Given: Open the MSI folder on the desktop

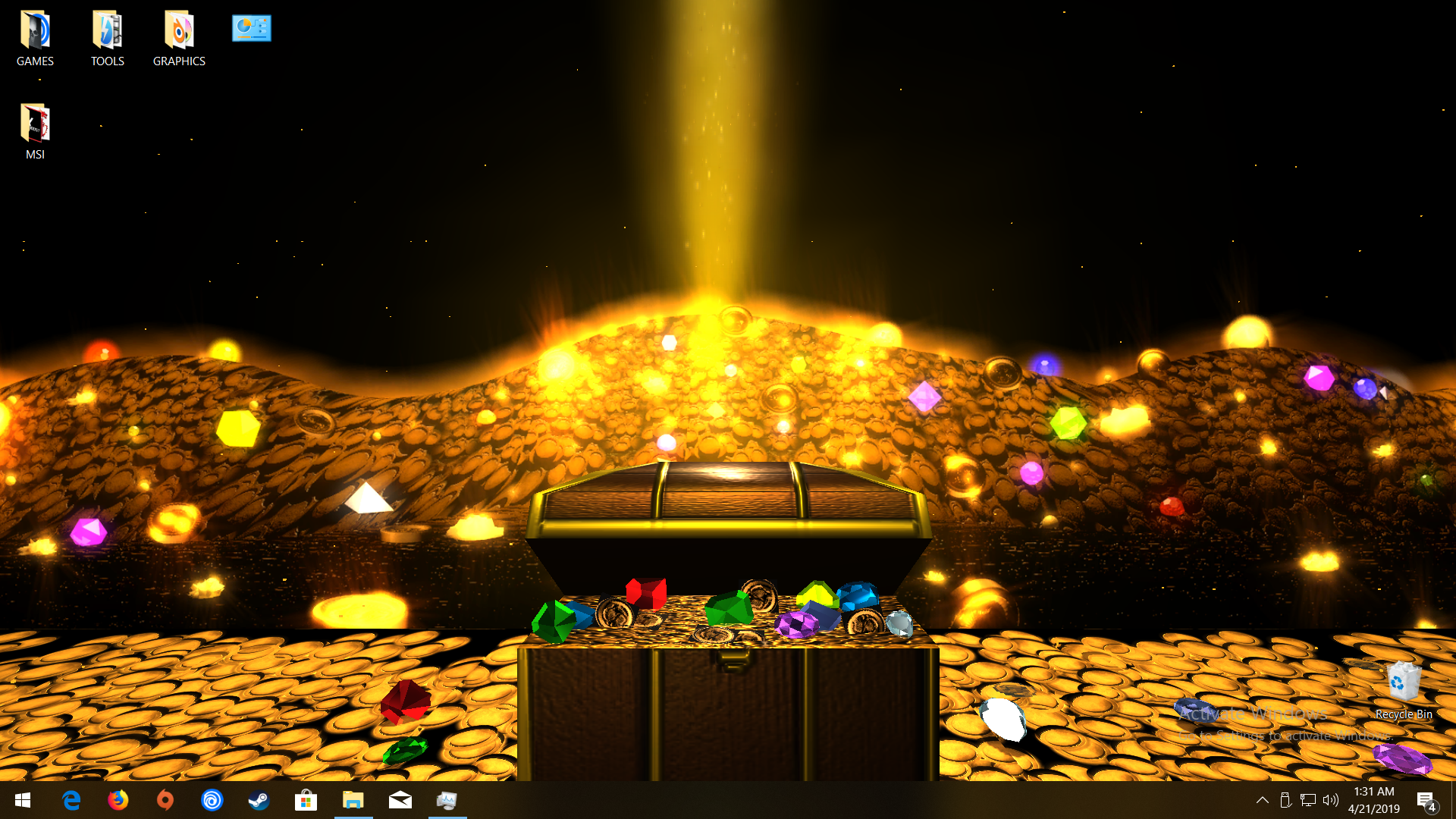Looking at the screenshot, I should 35,129.
